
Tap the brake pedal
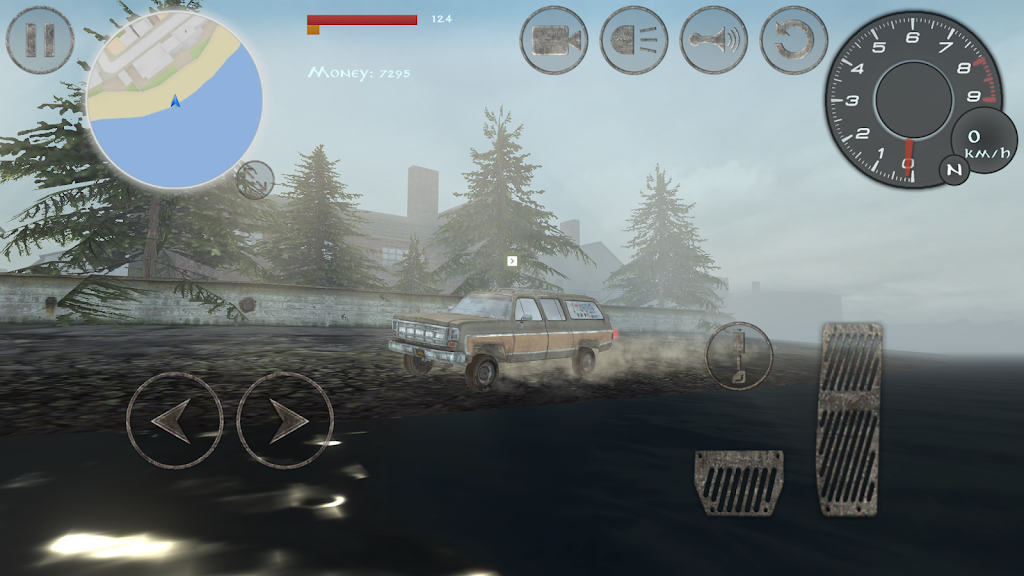(x=739, y=482)
